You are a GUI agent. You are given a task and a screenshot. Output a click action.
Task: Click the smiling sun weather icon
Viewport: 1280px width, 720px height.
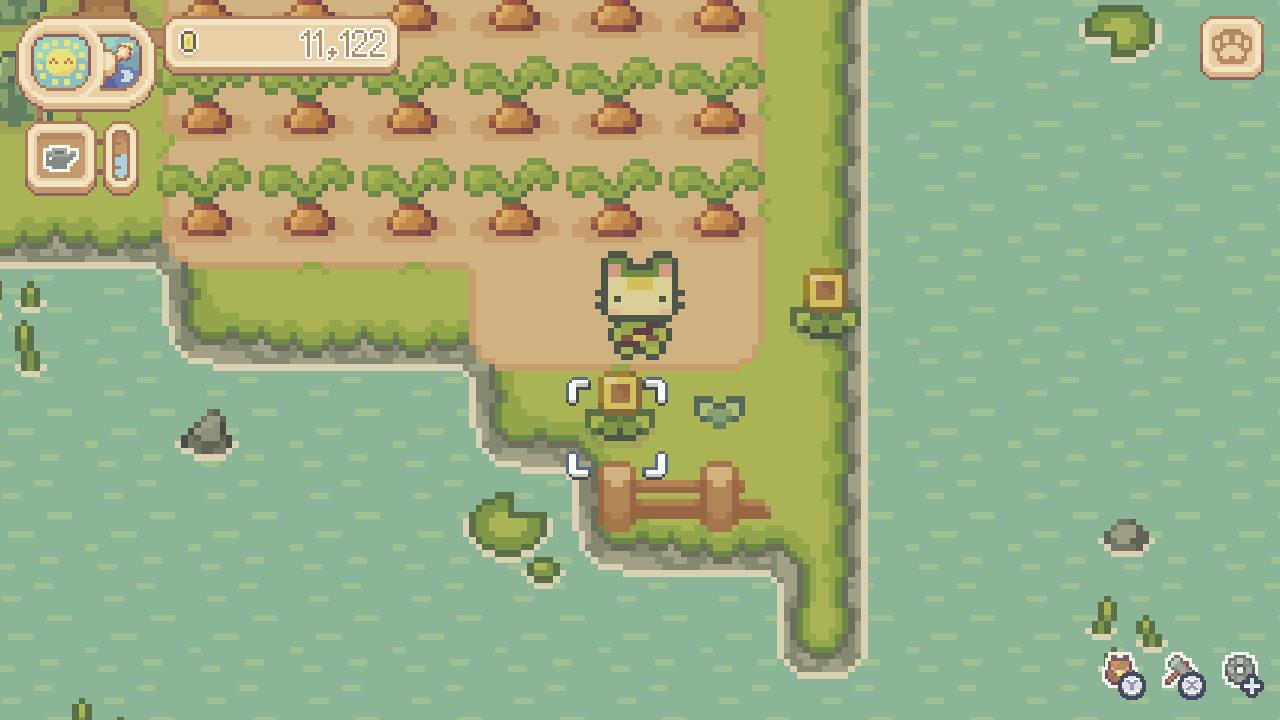[60, 62]
